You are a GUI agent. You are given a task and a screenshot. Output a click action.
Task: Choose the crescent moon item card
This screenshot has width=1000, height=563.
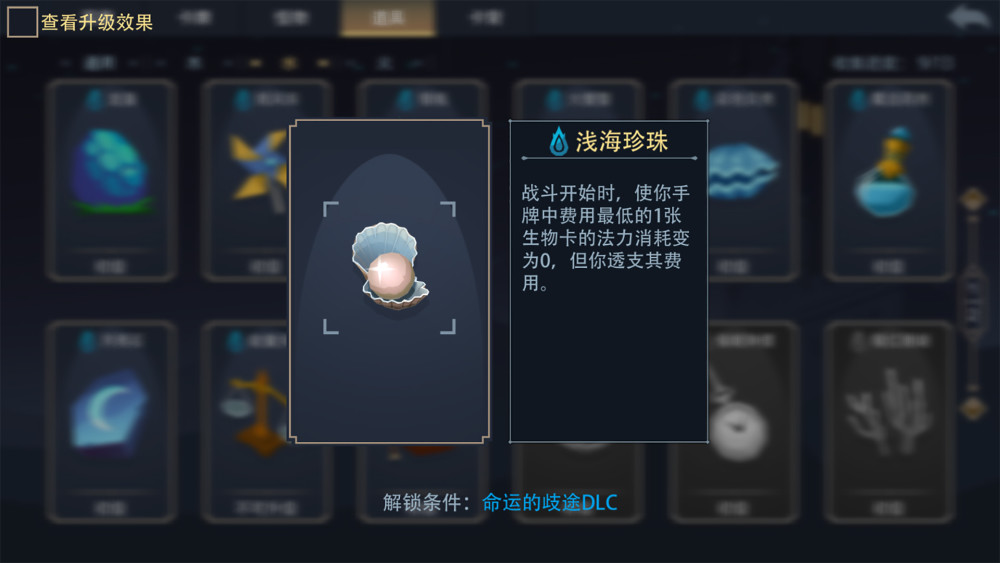coord(111,418)
